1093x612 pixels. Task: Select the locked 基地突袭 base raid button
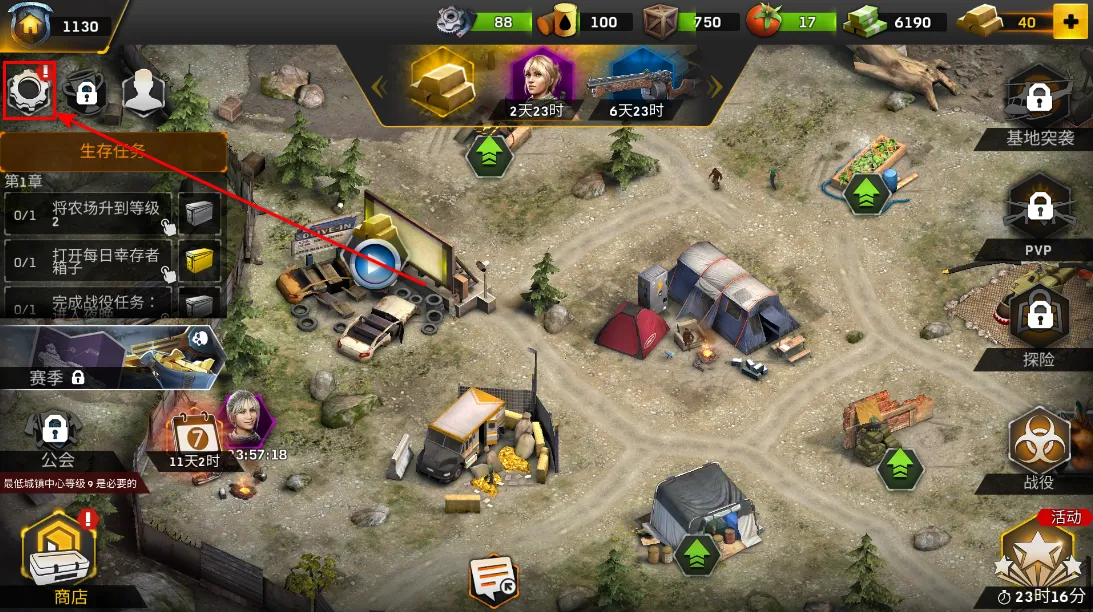1039,102
